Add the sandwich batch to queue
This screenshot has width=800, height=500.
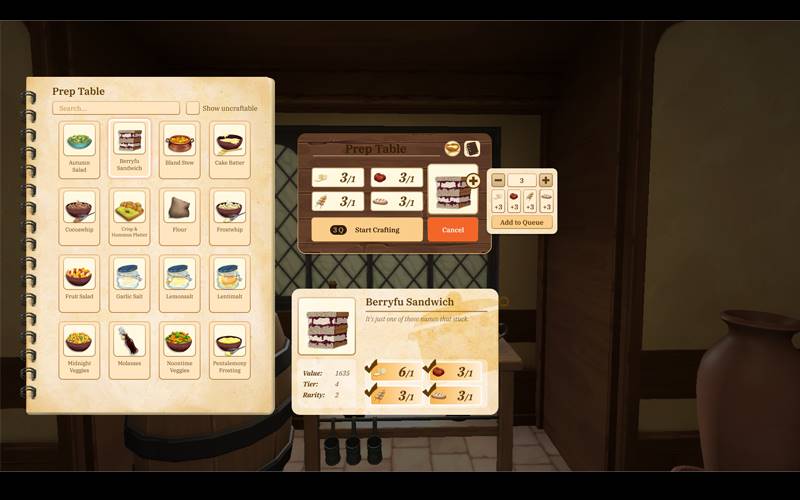point(521,222)
